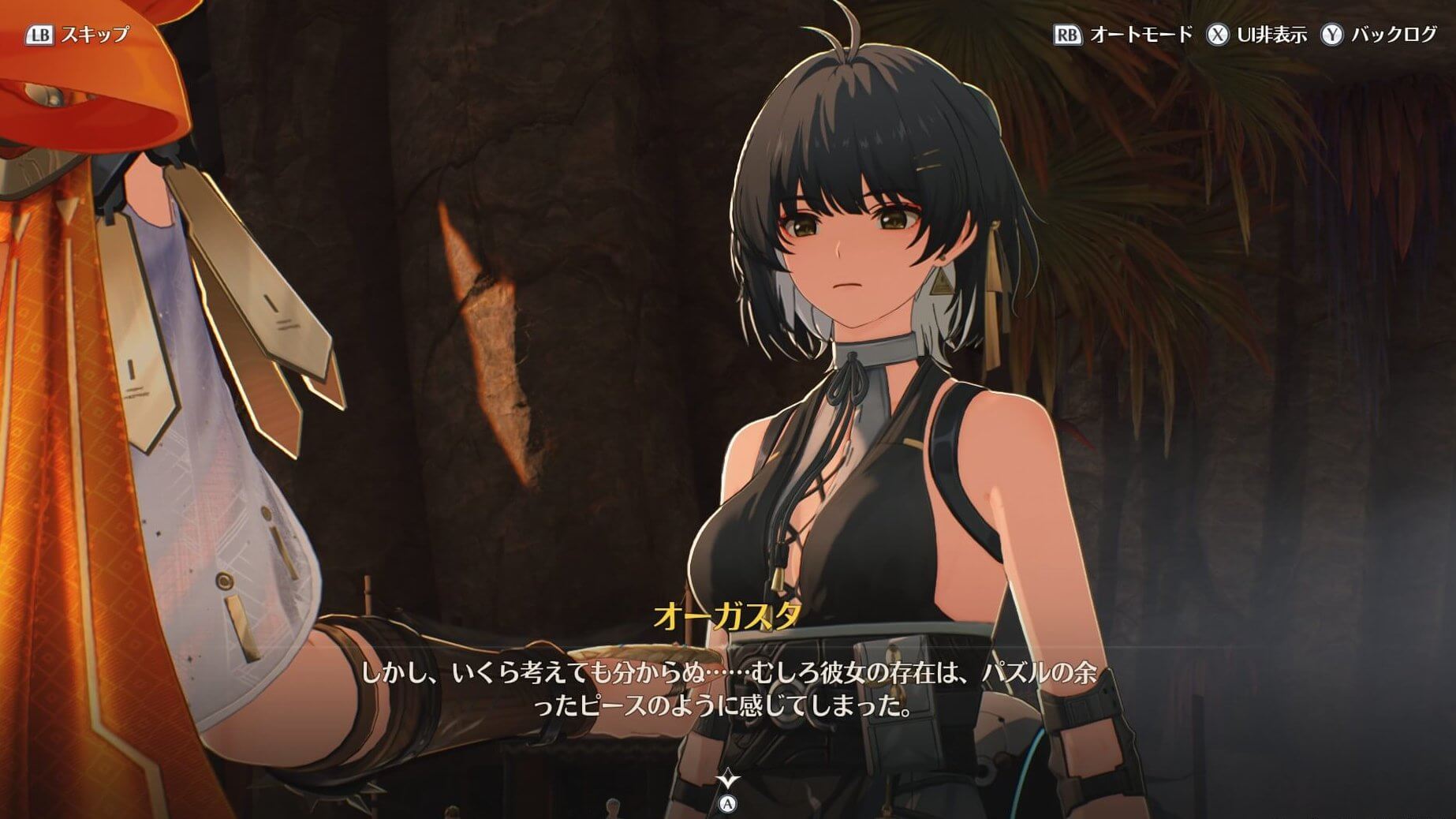Hide the interface with UI非表示
The image size is (1456, 819).
coord(1256,35)
